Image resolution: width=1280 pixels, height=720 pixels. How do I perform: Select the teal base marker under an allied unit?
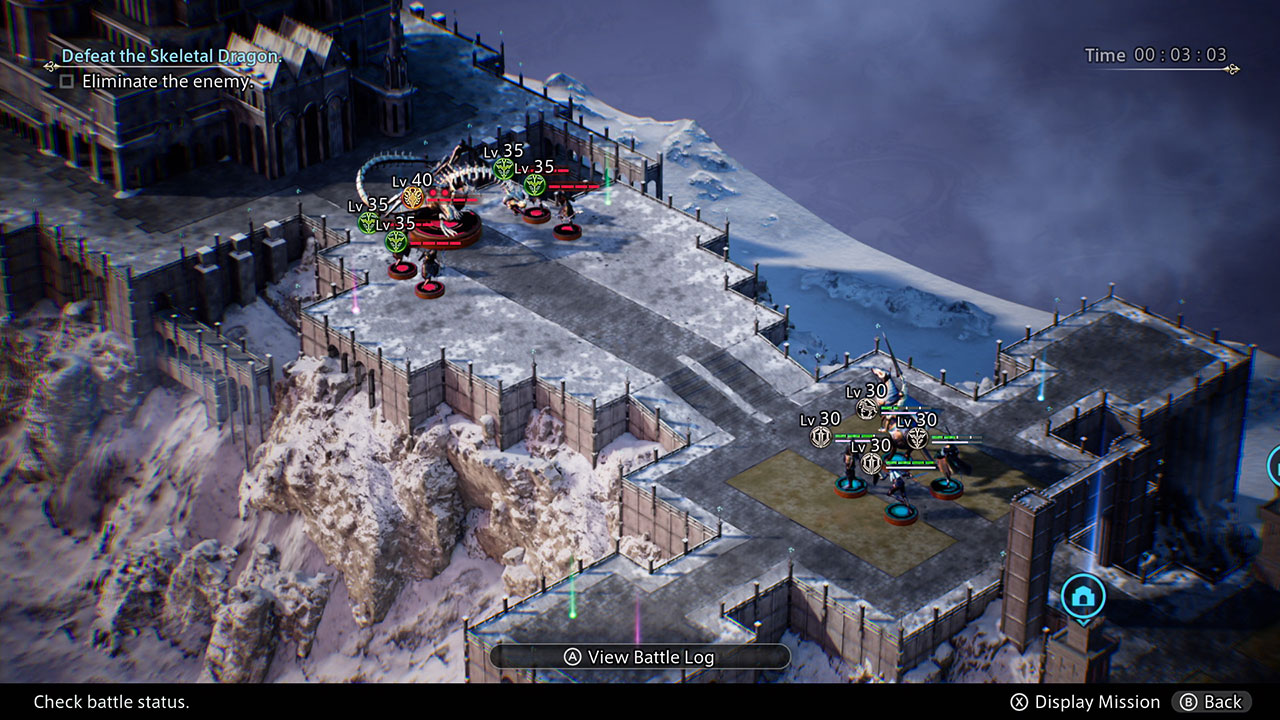pos(900,511)
